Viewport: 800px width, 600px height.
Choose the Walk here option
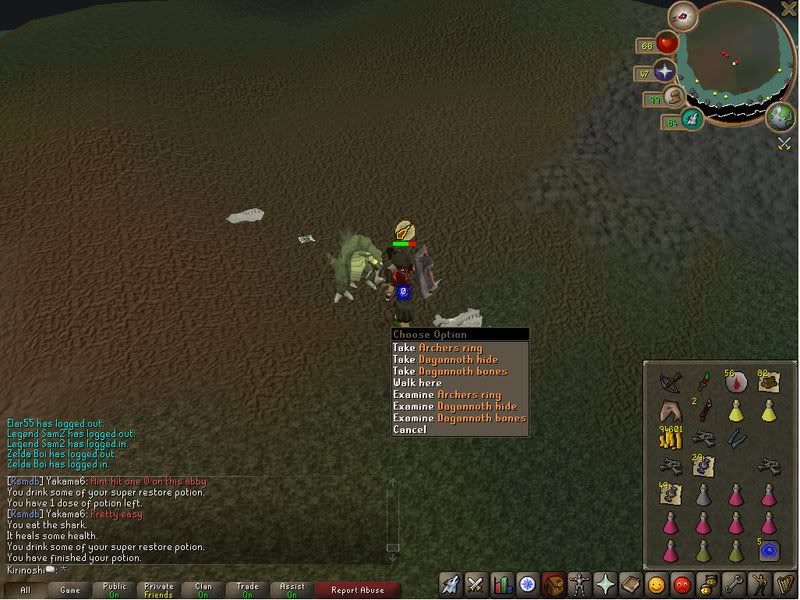click(x=417, y=383)
